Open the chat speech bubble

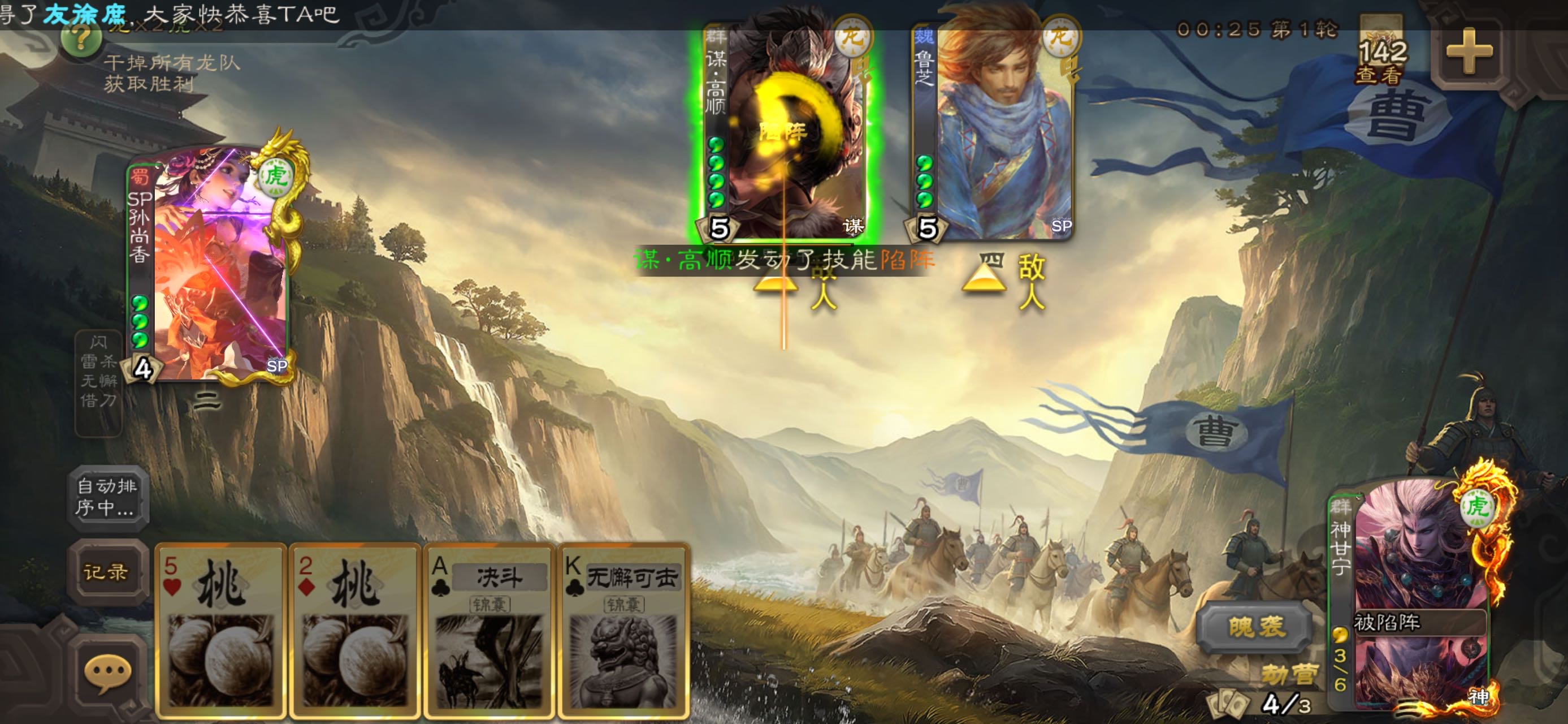pyautogui.click(x=107, y=674)
